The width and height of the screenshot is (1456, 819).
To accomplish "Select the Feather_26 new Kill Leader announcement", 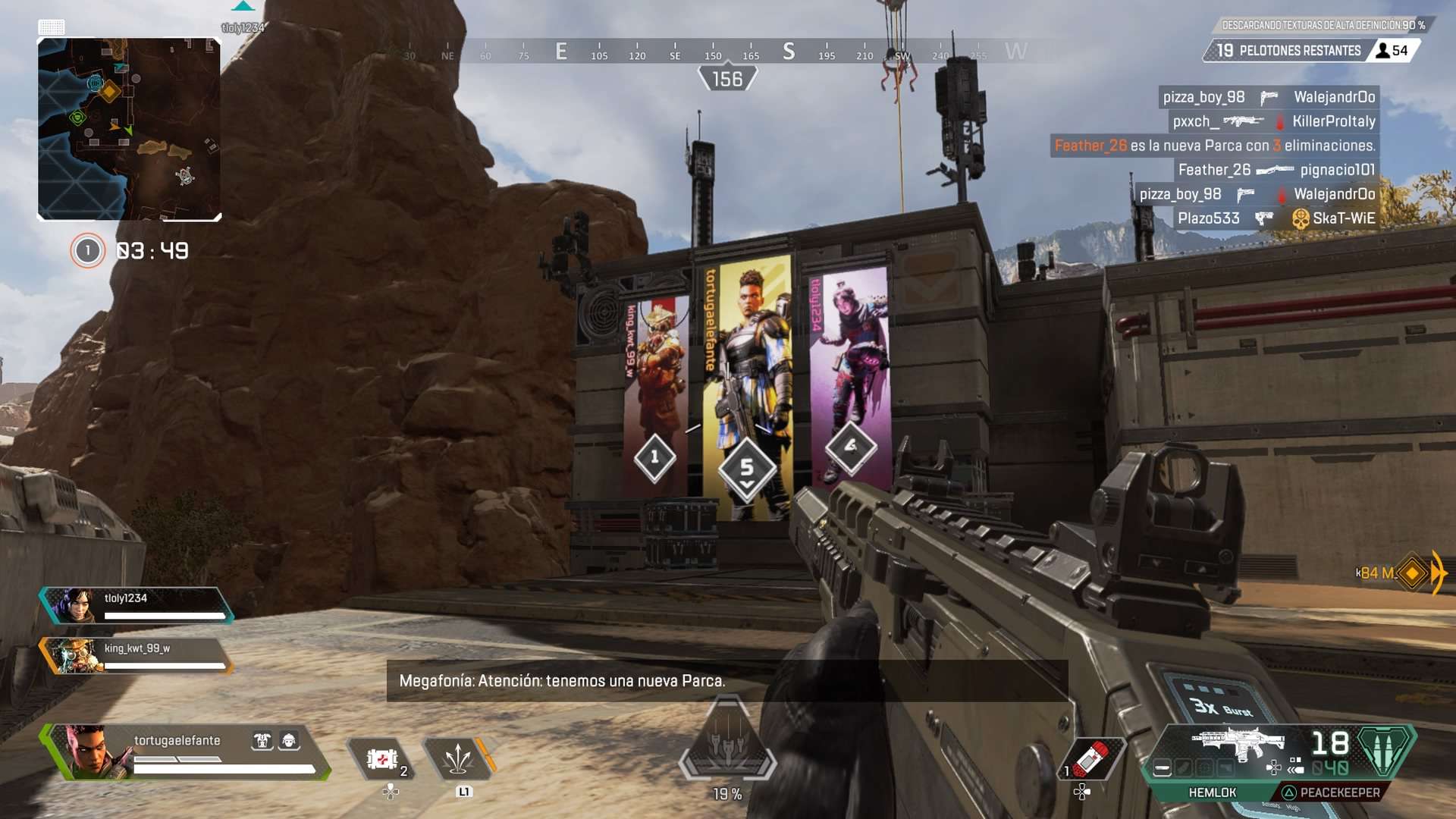I will point(1214,146).
